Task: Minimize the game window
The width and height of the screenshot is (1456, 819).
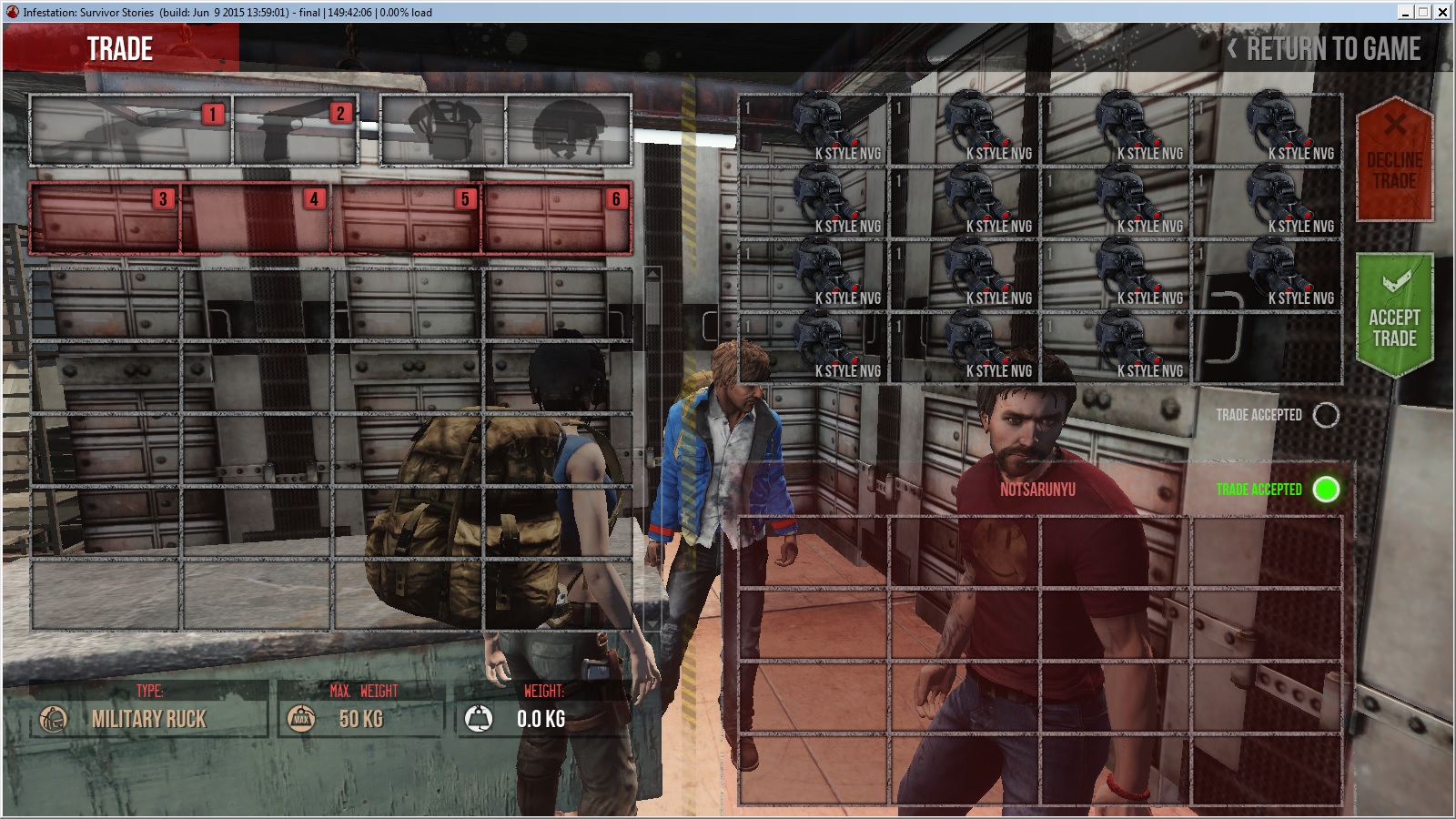Action: click(x=1406, y=12)
